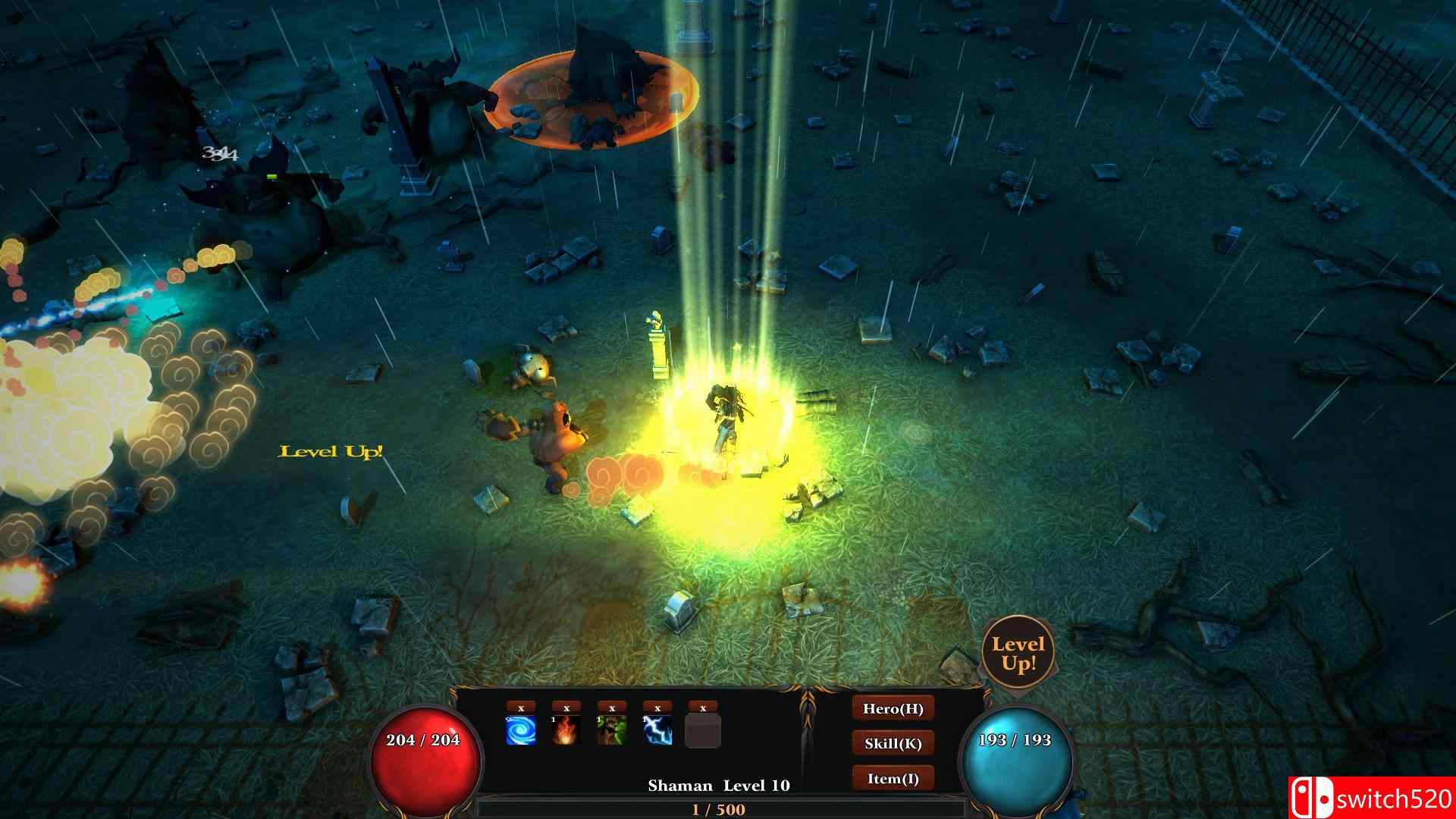
Task: Select the blue whirlpool skill icon
Action: tap(519, 731)
